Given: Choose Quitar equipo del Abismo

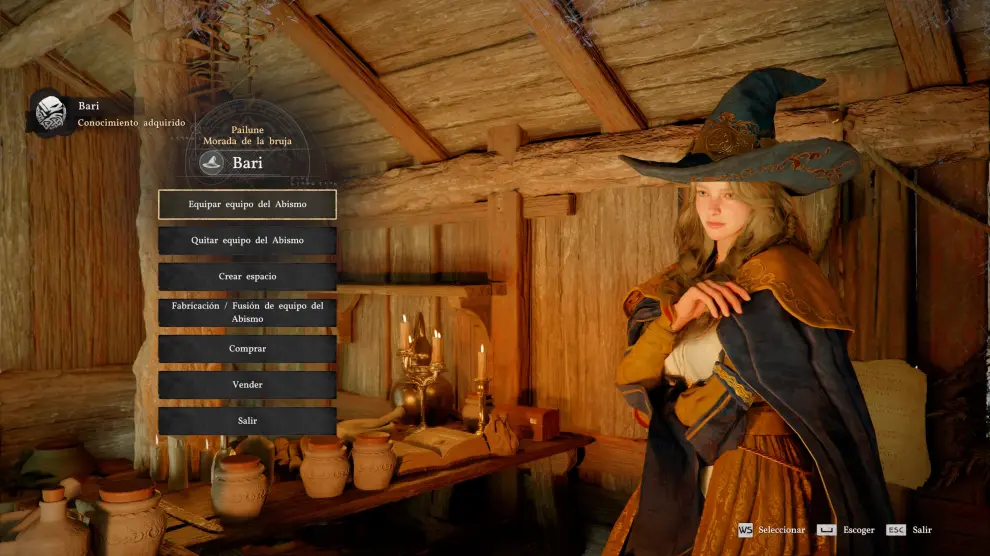Looking at the screenshot, I should point(247,240).
